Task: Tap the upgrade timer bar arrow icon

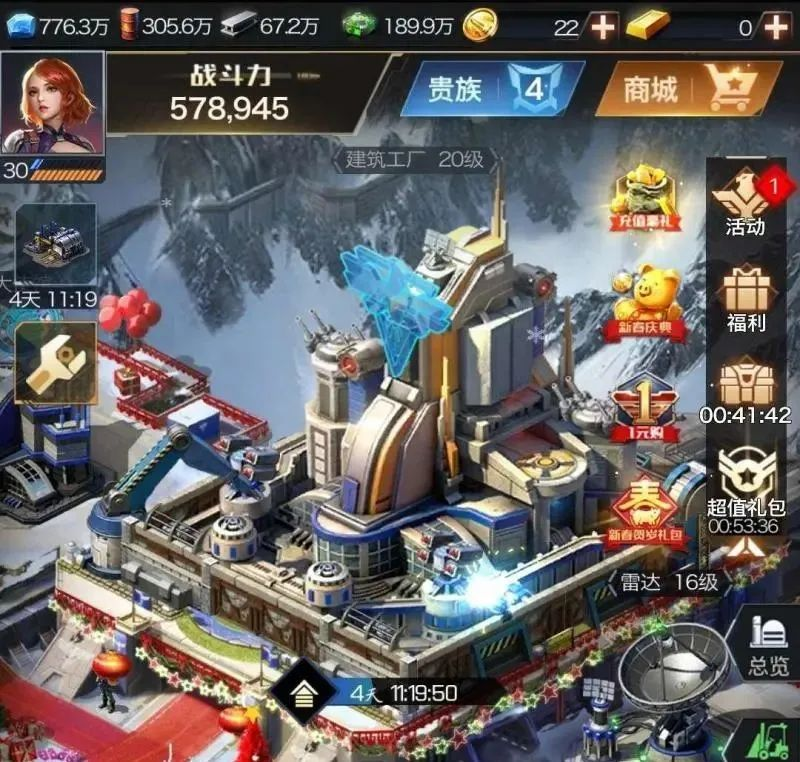Action: [303, 693]
